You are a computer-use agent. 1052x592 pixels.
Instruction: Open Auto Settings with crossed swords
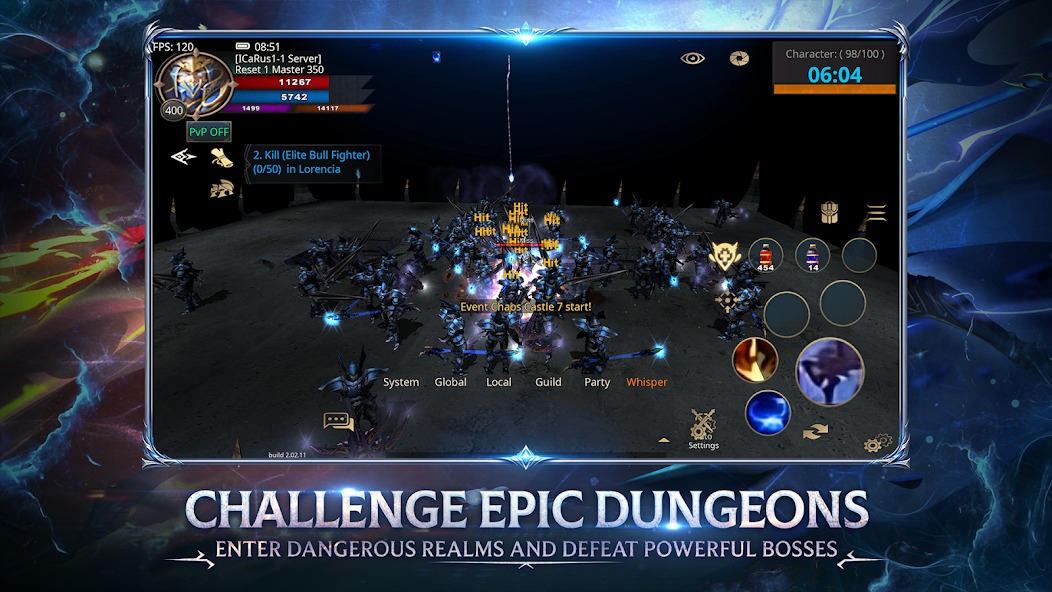click(703, 428)
